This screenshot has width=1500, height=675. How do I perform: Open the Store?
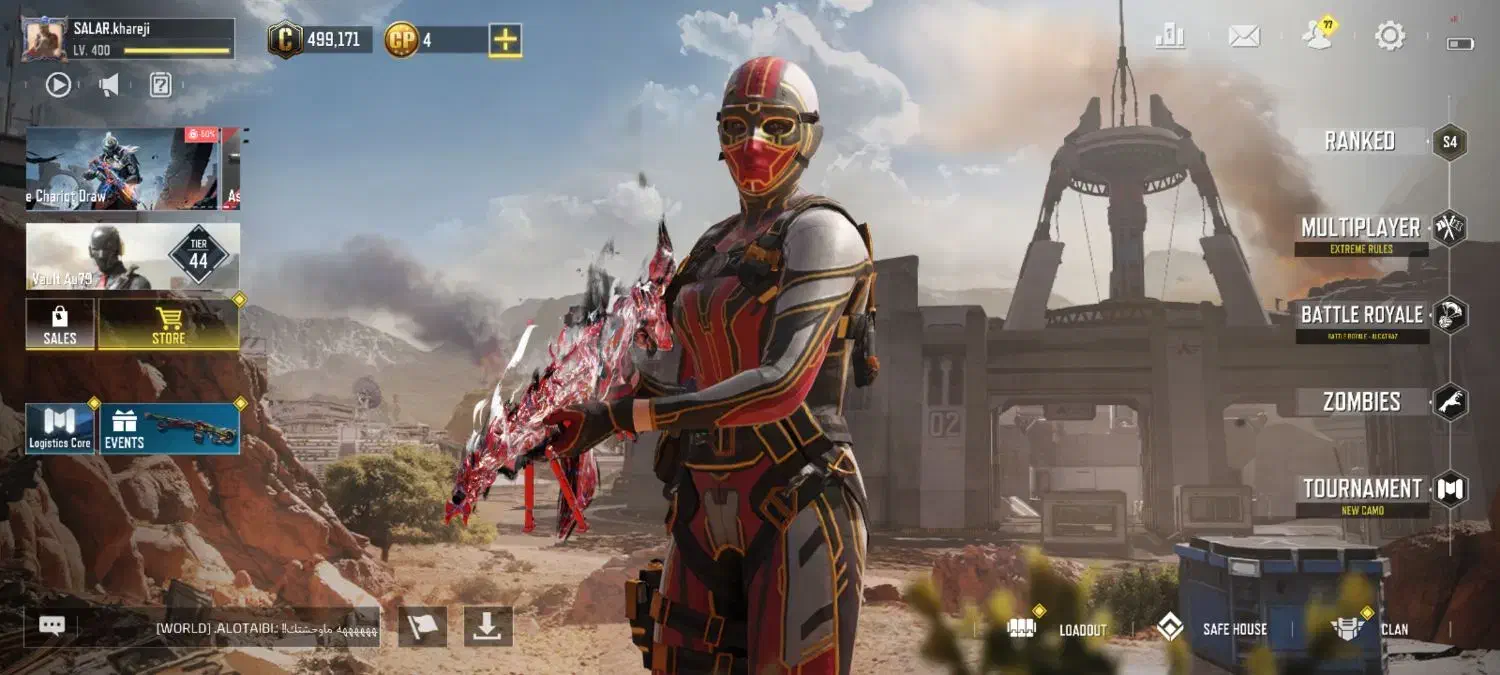168,324
